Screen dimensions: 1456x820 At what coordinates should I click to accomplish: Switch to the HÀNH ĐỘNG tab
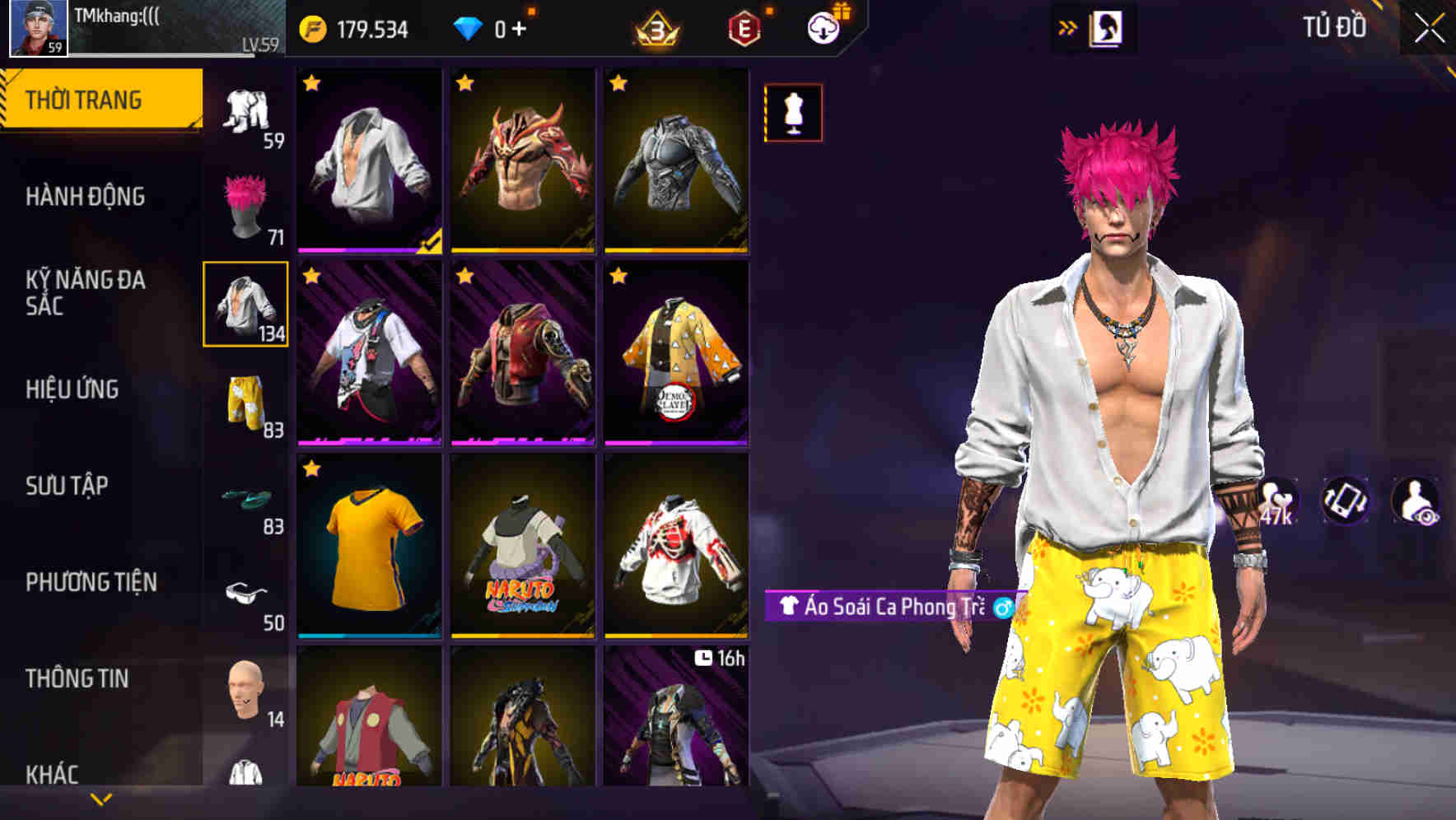[x=86, y=197]
